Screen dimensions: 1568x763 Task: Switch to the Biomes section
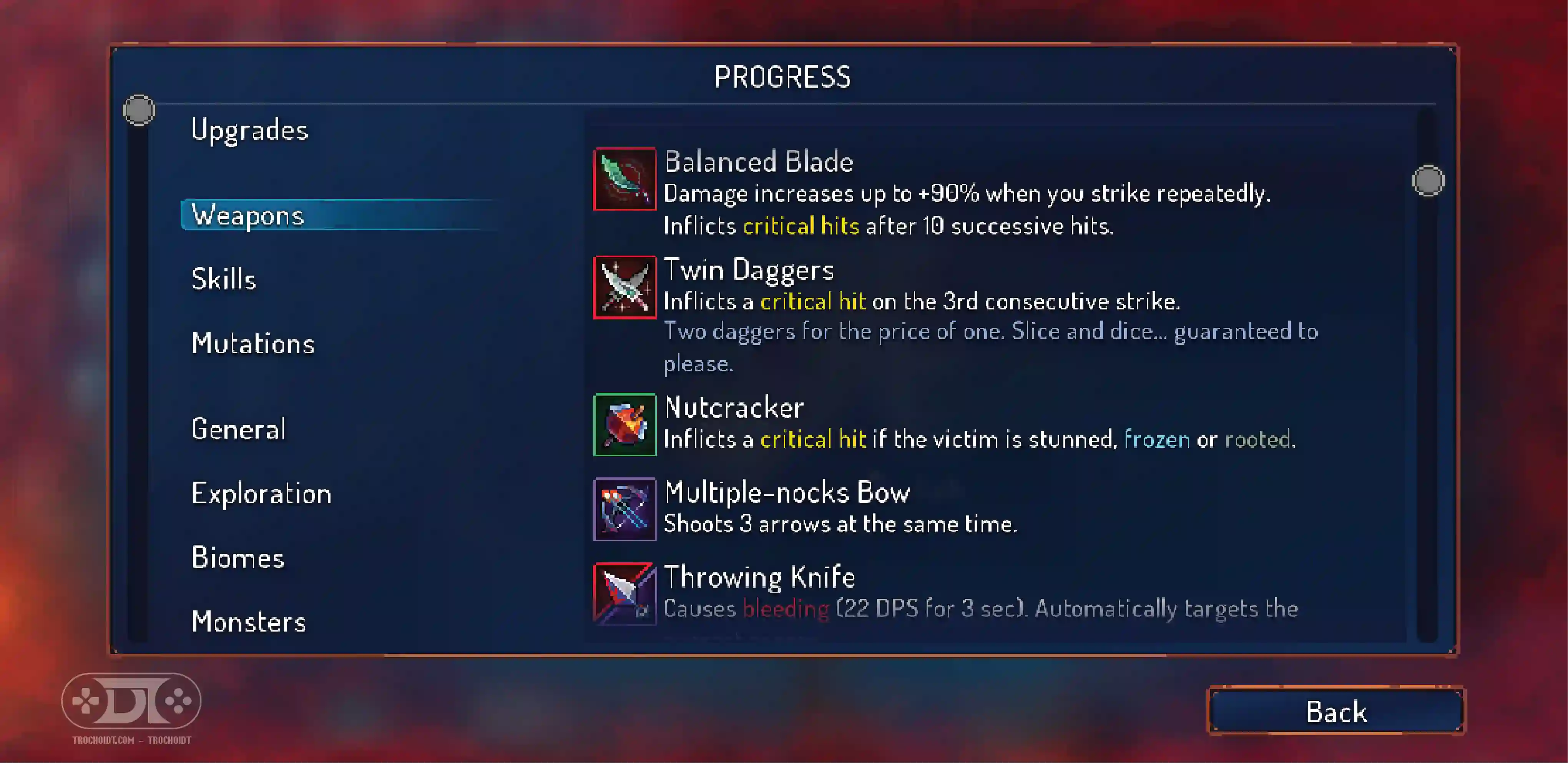pos(238,558)
